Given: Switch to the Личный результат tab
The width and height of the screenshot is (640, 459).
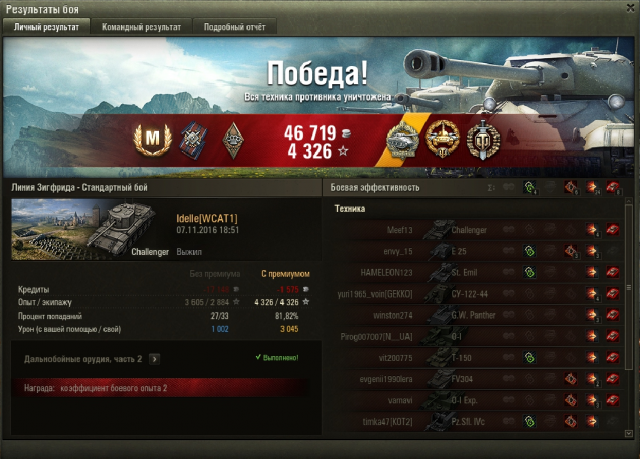Looking at the screenshot, I should (45, 27).
